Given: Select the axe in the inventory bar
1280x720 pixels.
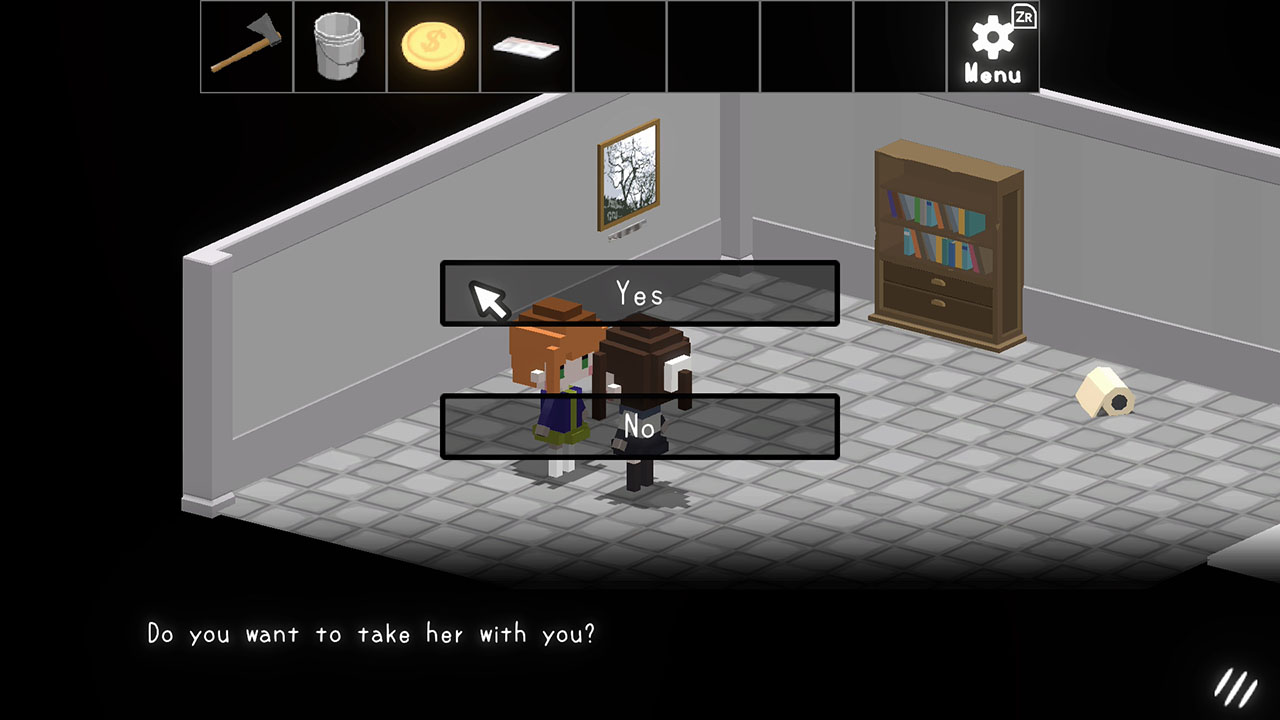Looking at the screenshot, I should tap(245, 46).
